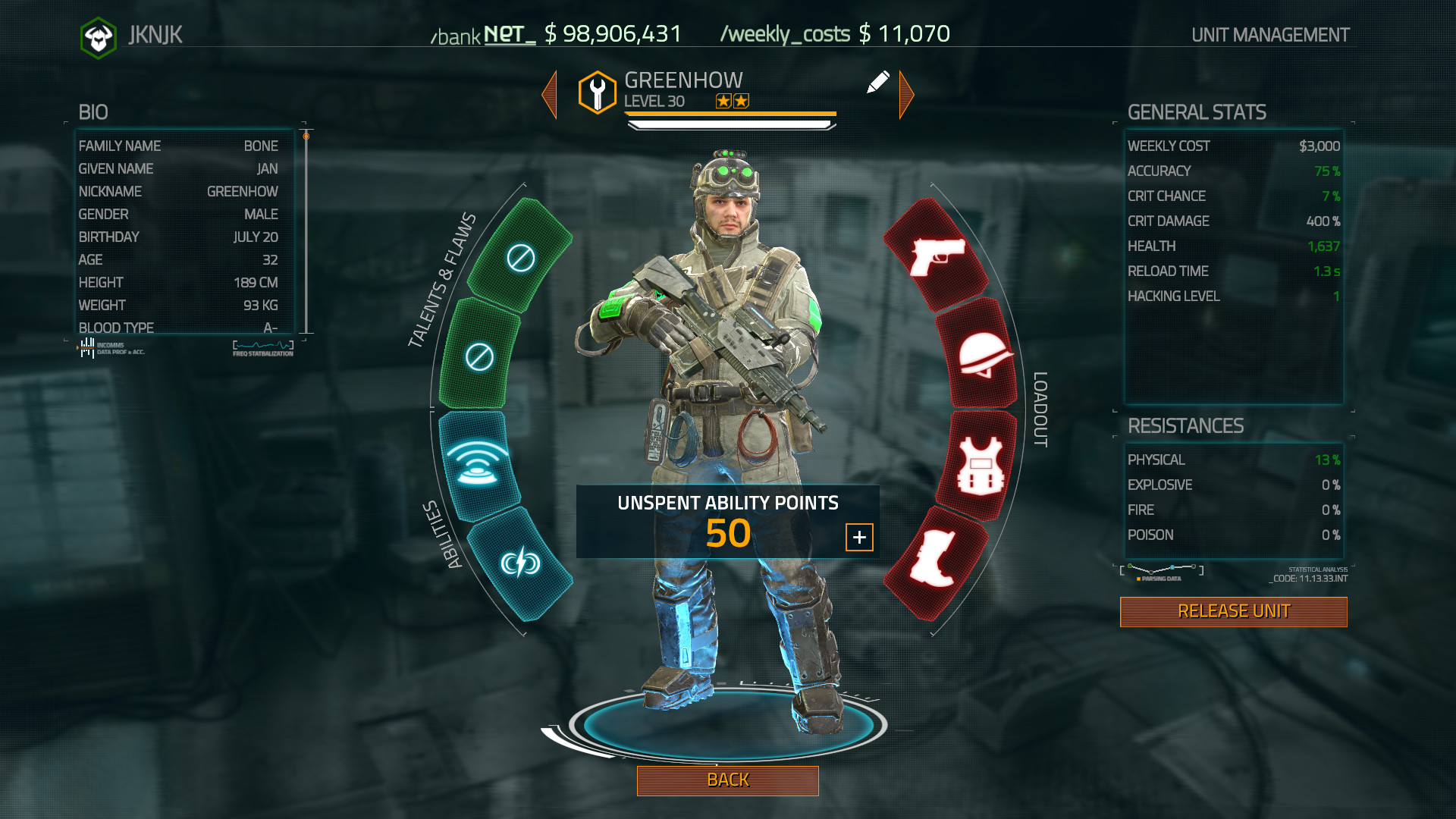Click the two-star rating under Level 30
This screenshot has height=819, width=1456.
pos(733,100)
